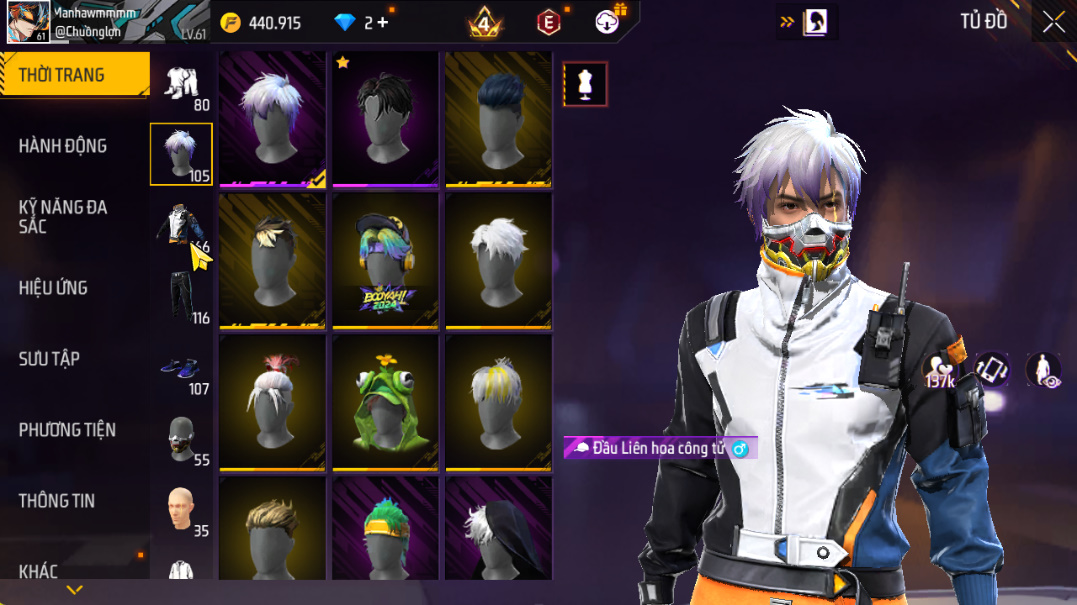Equip the dark blue slicked hair

point(498,118)
